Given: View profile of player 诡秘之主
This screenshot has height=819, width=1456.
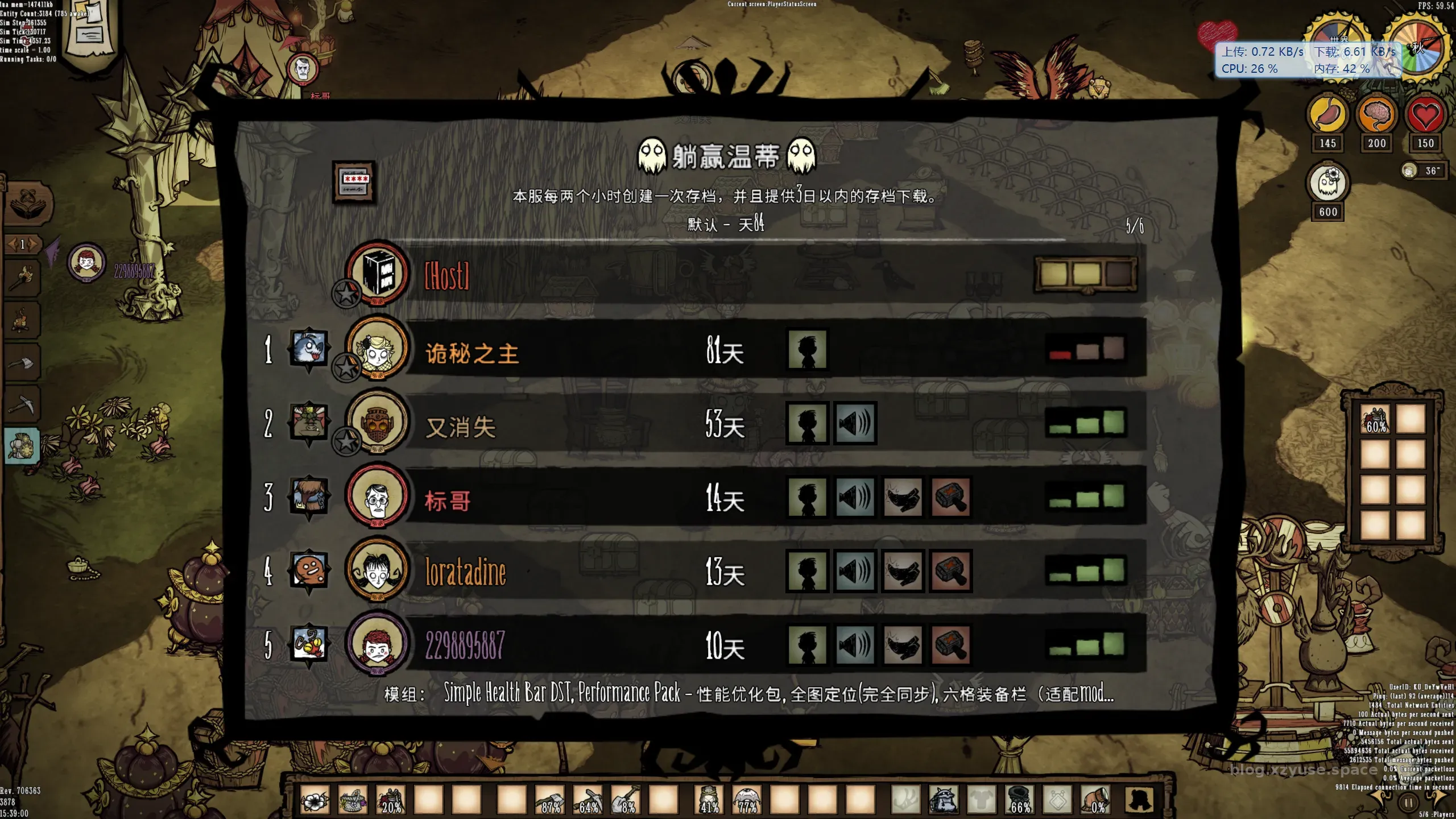Looking at the screenshot, I should [807, 349].
